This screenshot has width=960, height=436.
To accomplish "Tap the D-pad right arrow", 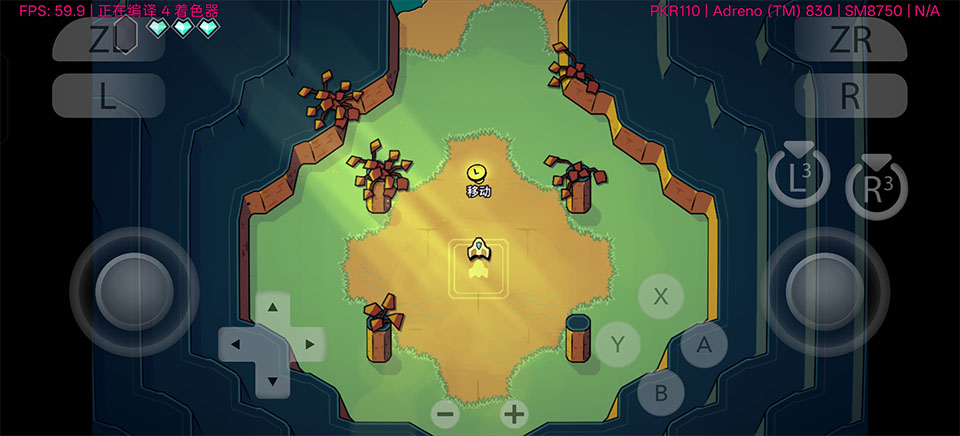I will 309,345.
